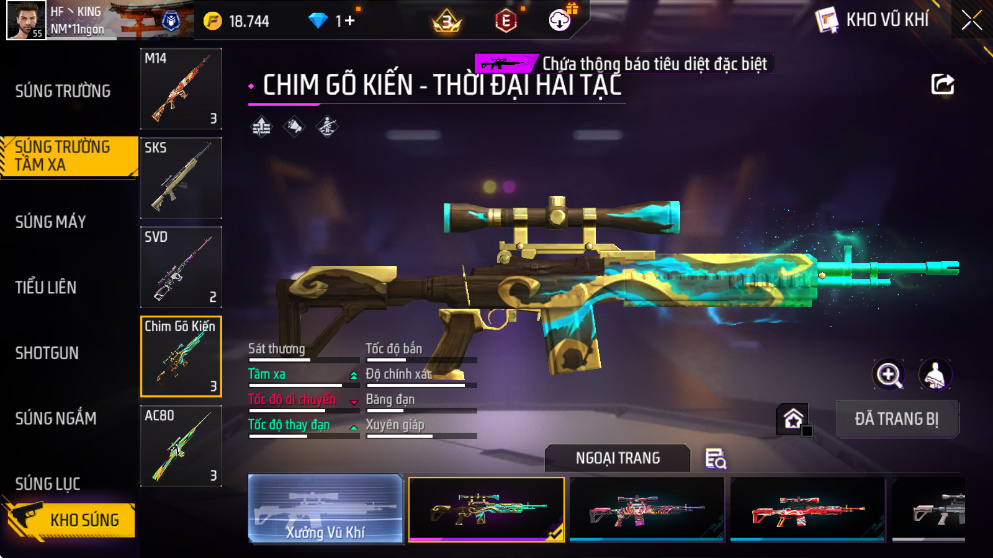Open the NGOẠI TRANG tab
The image size is (993, 558).
(x=617, y=458)
